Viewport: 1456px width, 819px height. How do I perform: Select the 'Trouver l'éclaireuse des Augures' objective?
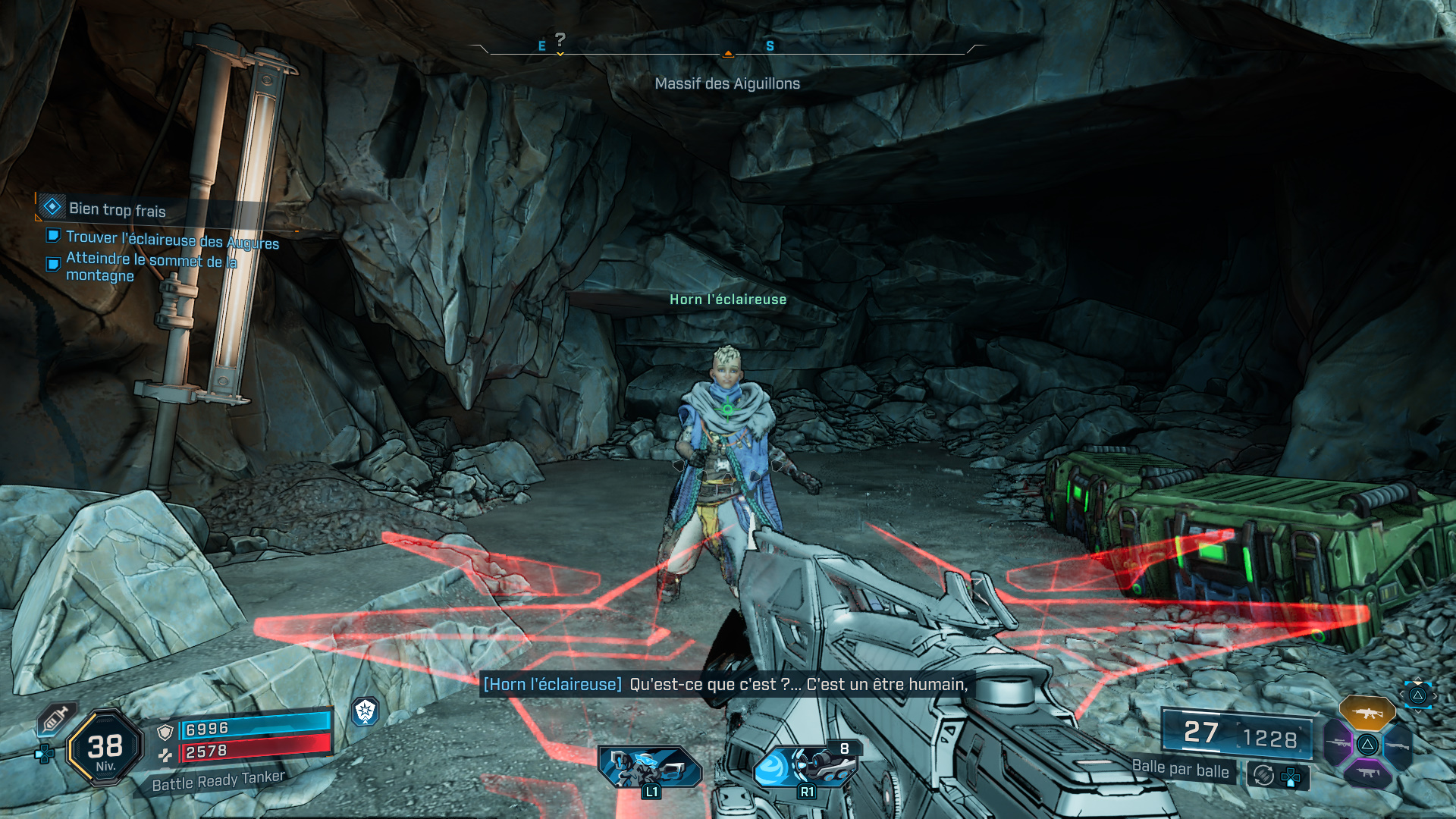coord(172,240)
